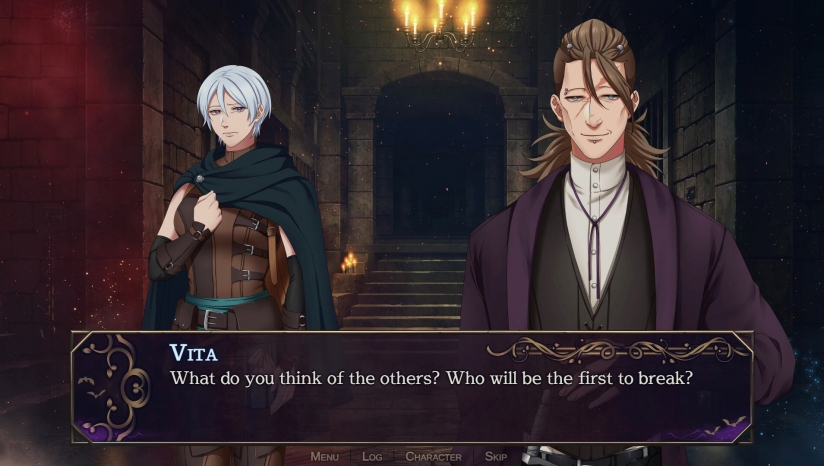This screenshot has height=466, width=824.
Task: Open the Menu option
Action: (x=324, y=457)
